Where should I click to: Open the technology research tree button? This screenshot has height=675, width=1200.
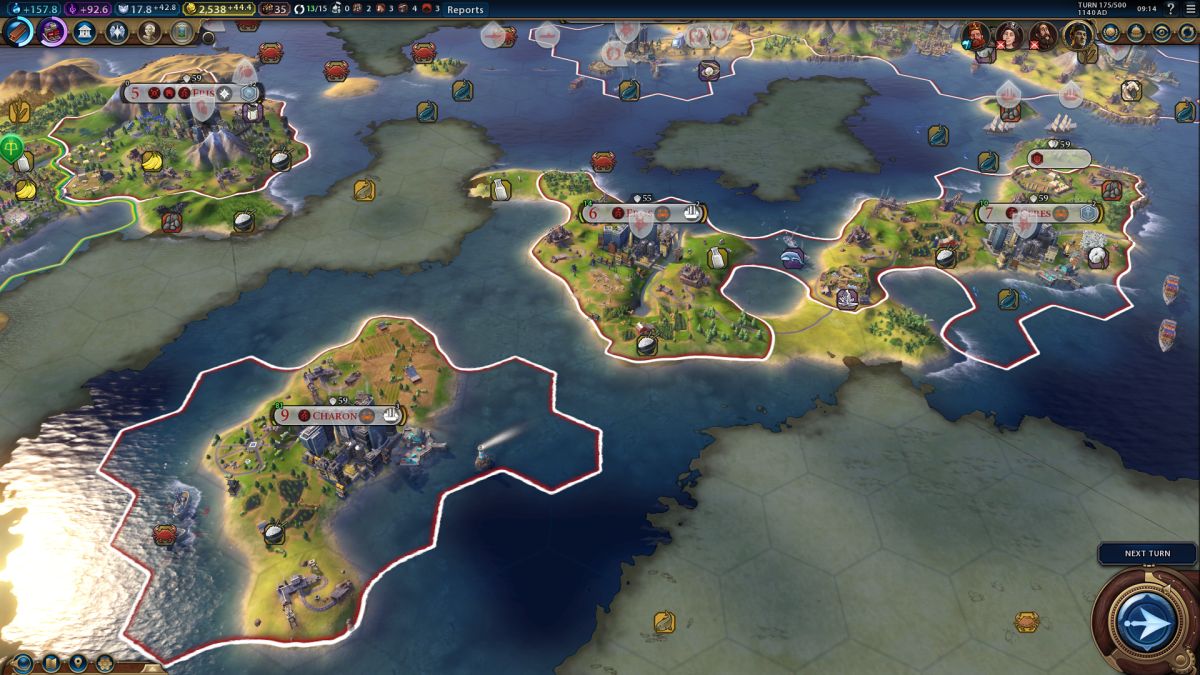click(18, 31)
